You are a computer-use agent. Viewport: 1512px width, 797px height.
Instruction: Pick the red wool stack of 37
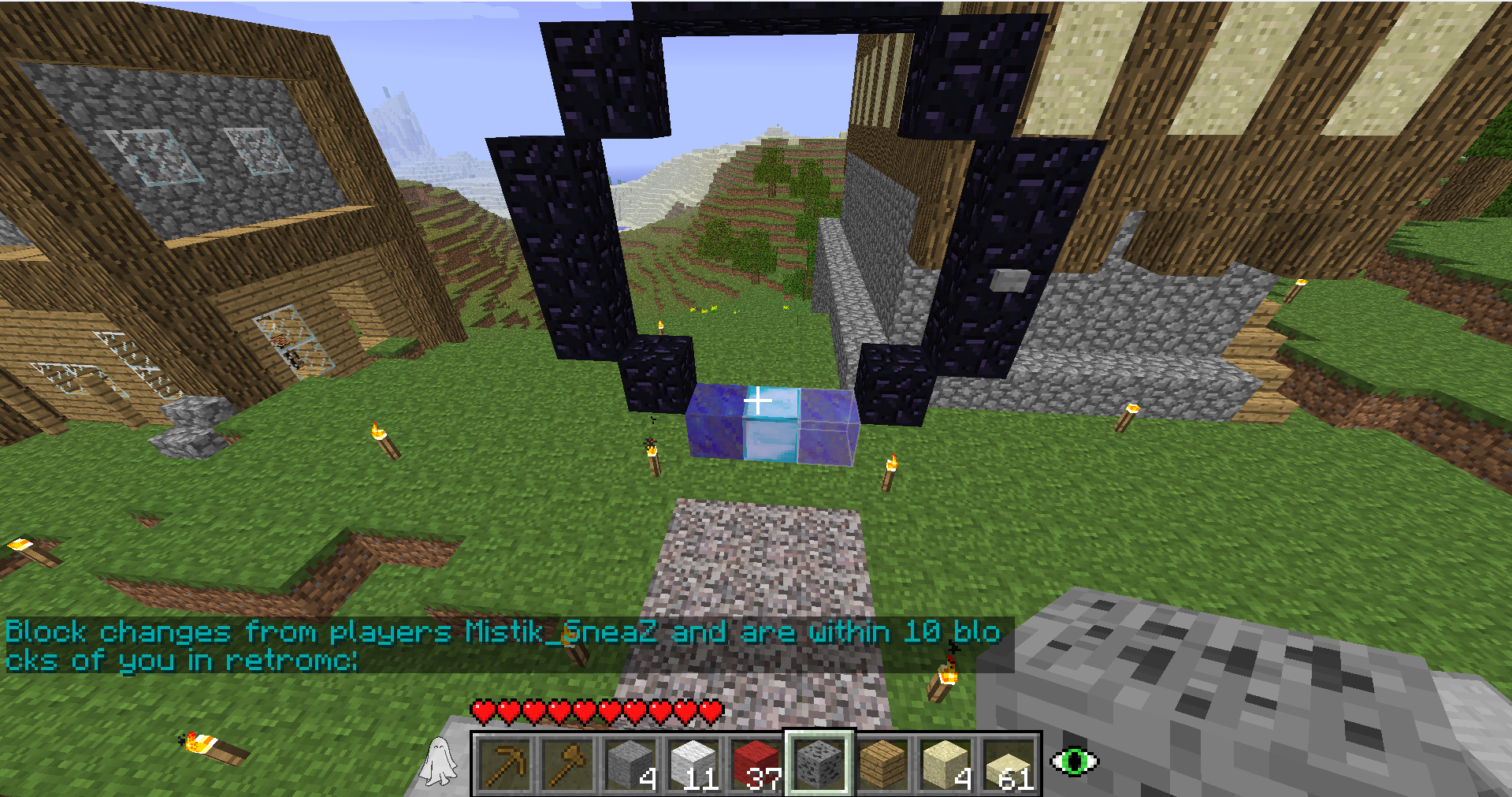[x=756, y=763]
